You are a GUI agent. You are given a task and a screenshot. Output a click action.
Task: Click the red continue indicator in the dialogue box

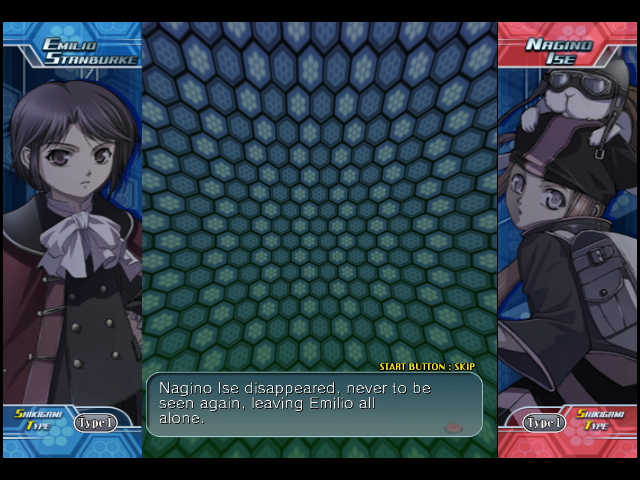[x=454, y=427]
